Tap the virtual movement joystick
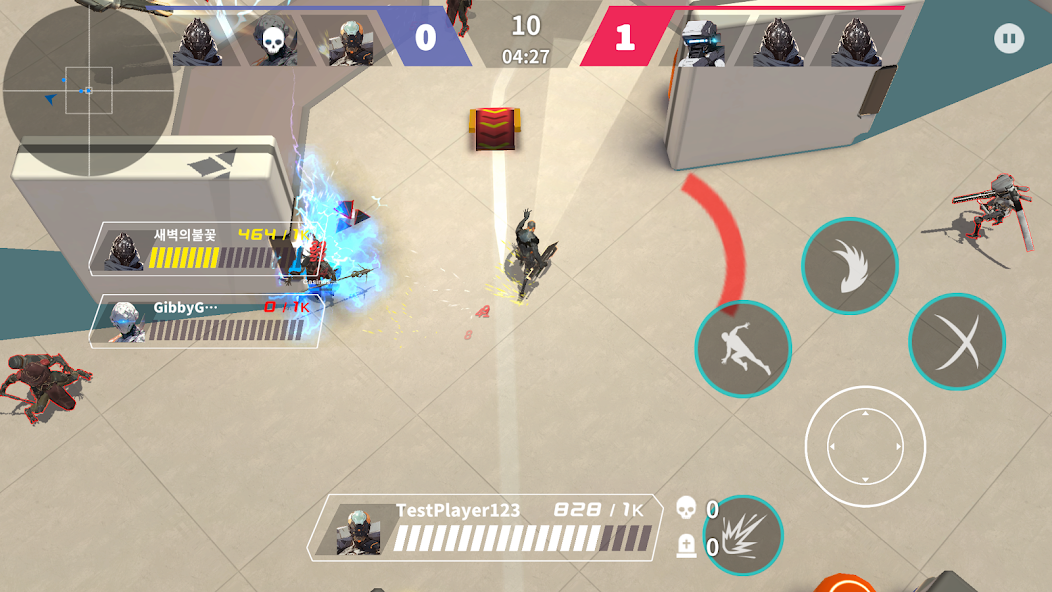 pyautogui.click(x=865, y=447)
